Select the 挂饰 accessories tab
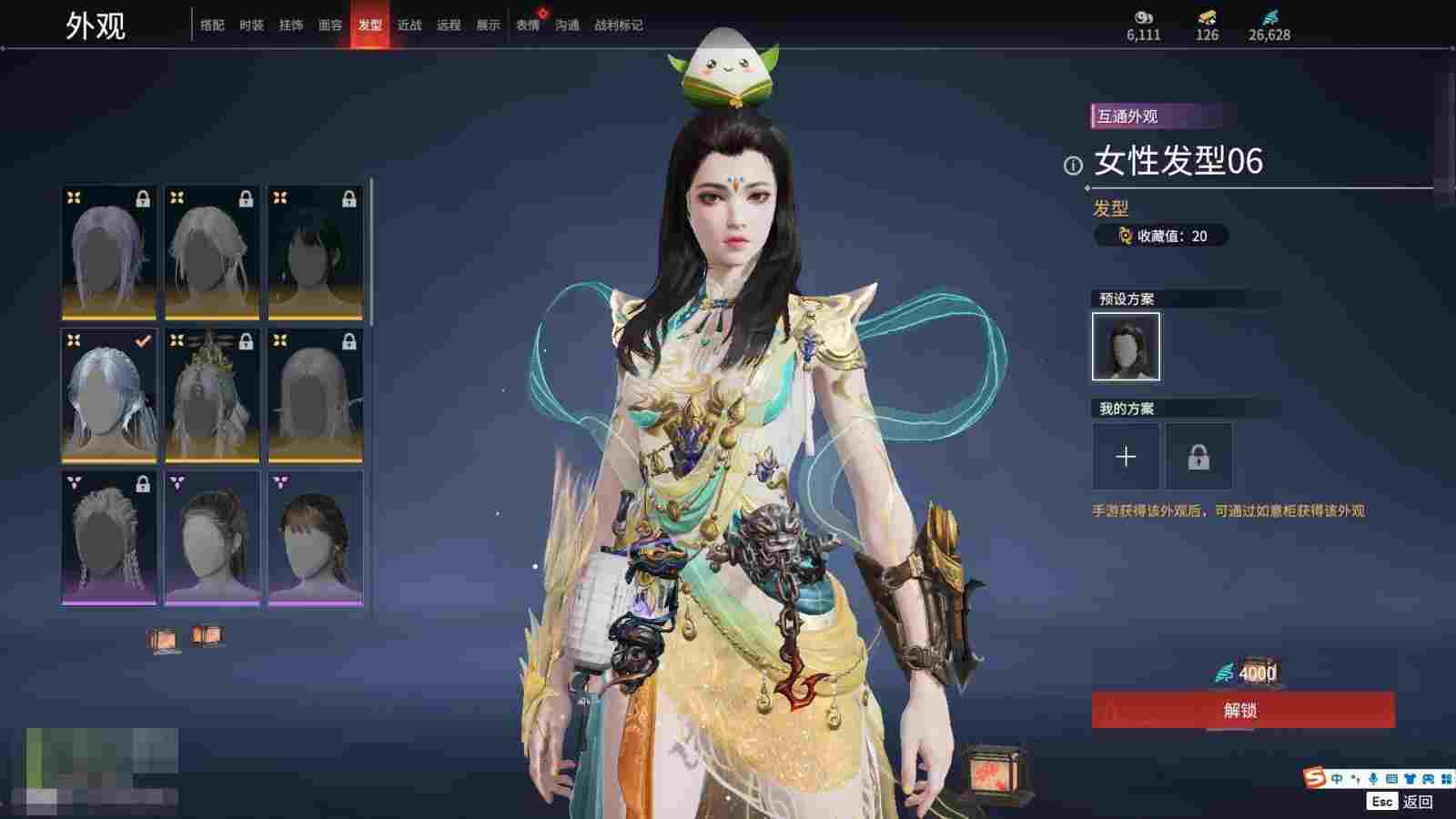 [291, 25]
